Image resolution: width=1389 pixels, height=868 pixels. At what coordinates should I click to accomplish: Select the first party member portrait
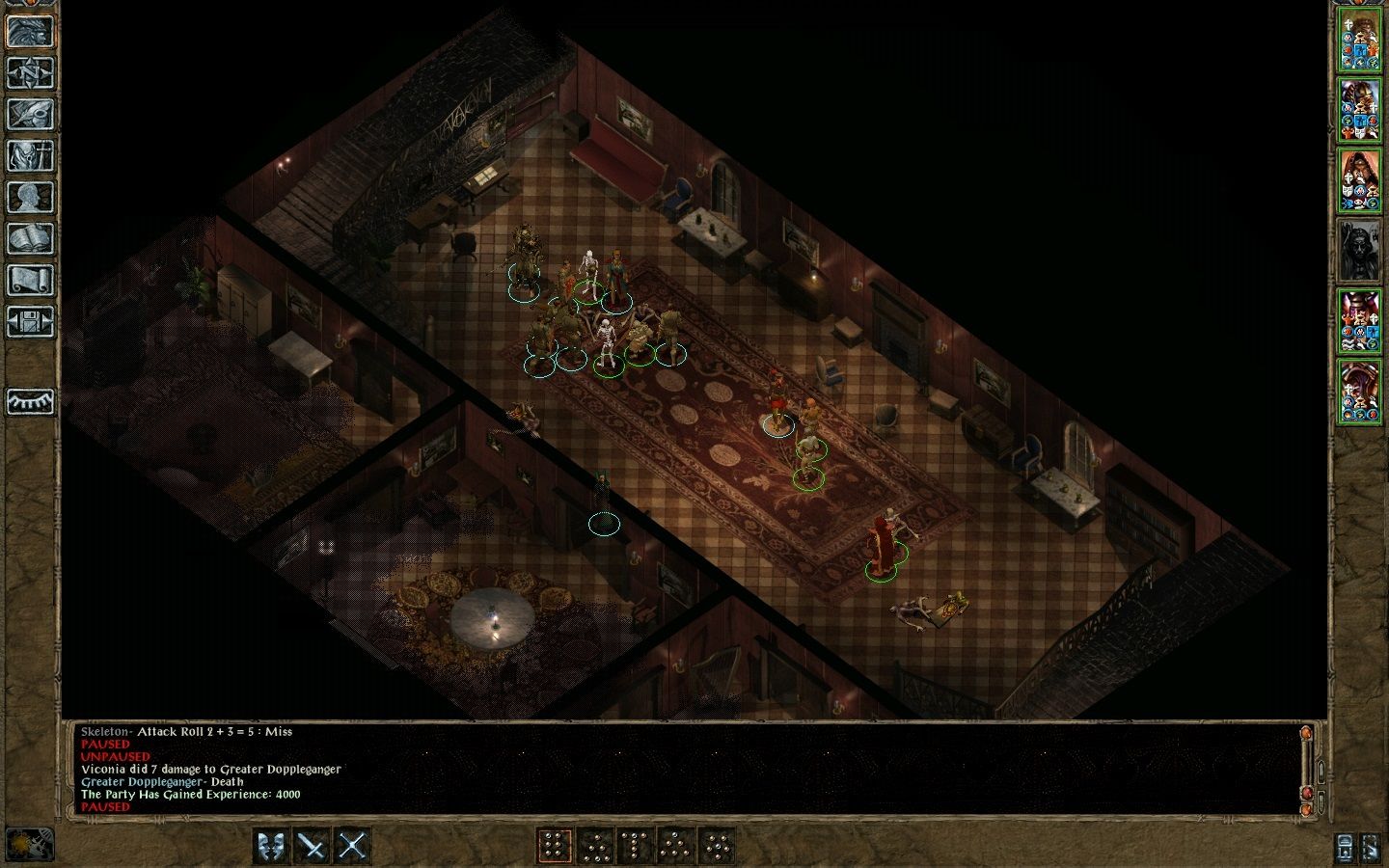pos(1360,41)
